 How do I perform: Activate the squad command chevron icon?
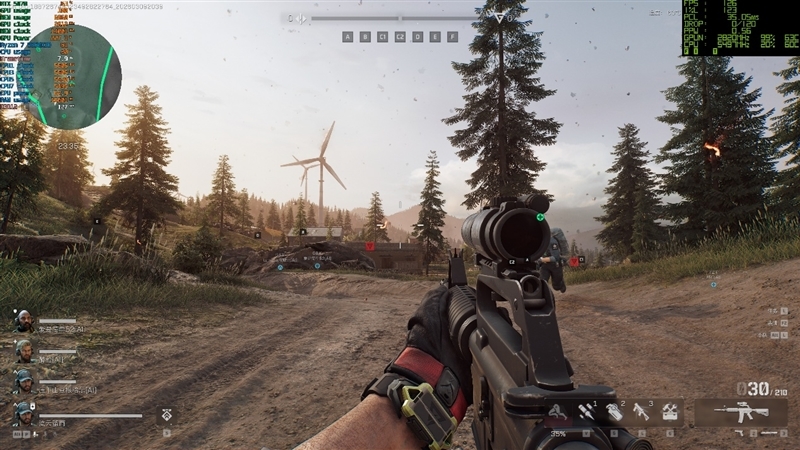(164, 412)
